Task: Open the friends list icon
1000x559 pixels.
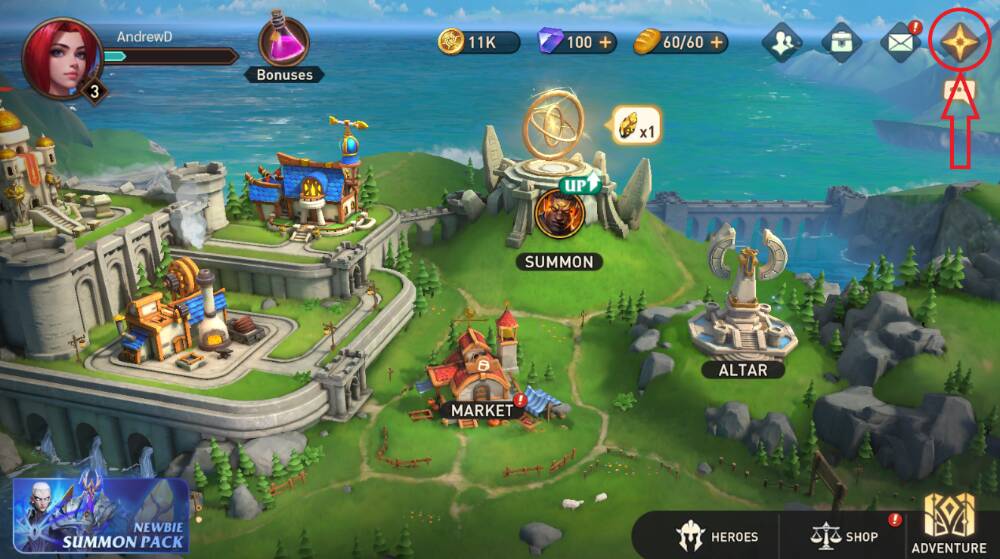Action: tap(781, 42)
